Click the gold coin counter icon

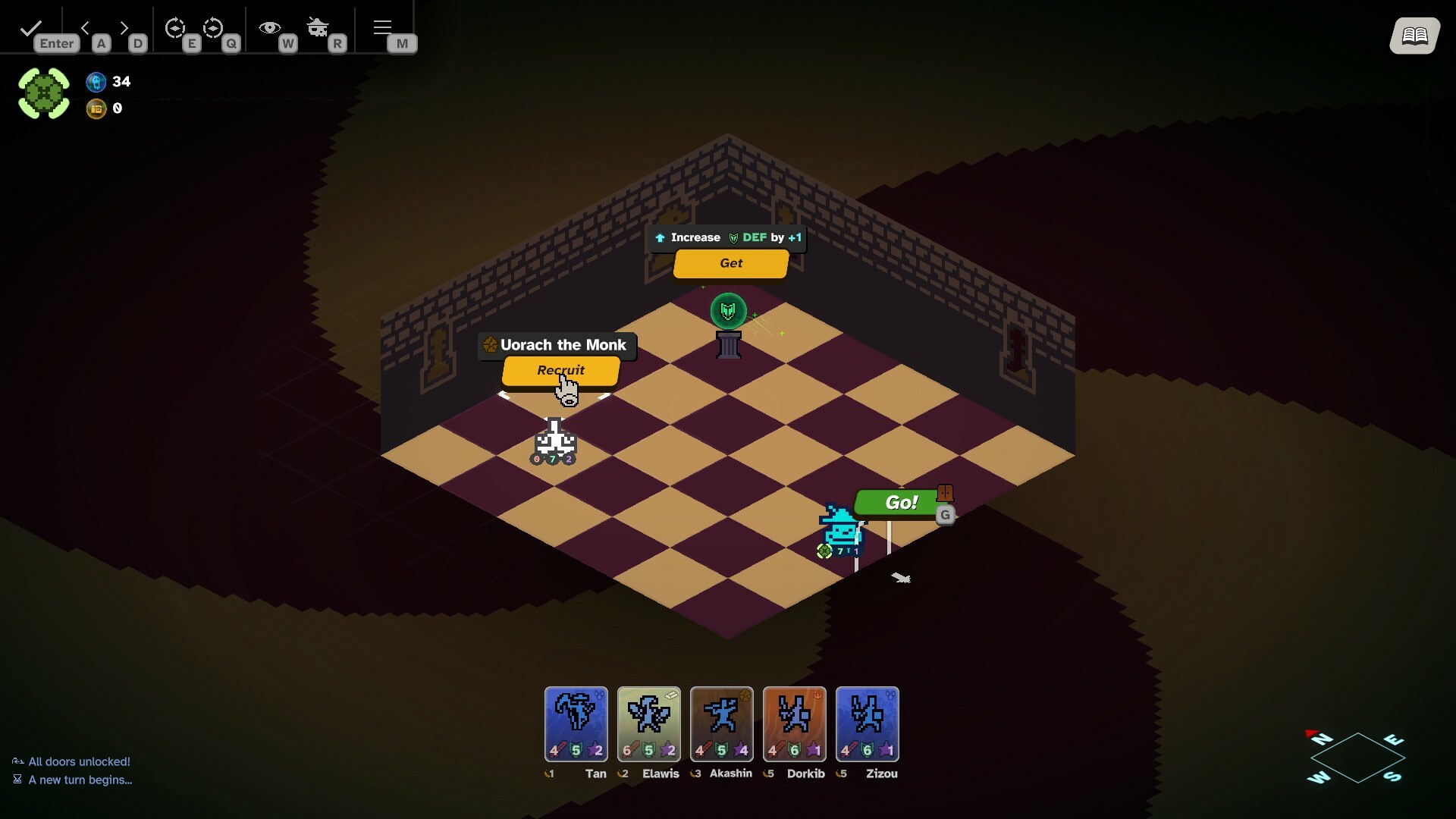(x=97, y=108)
